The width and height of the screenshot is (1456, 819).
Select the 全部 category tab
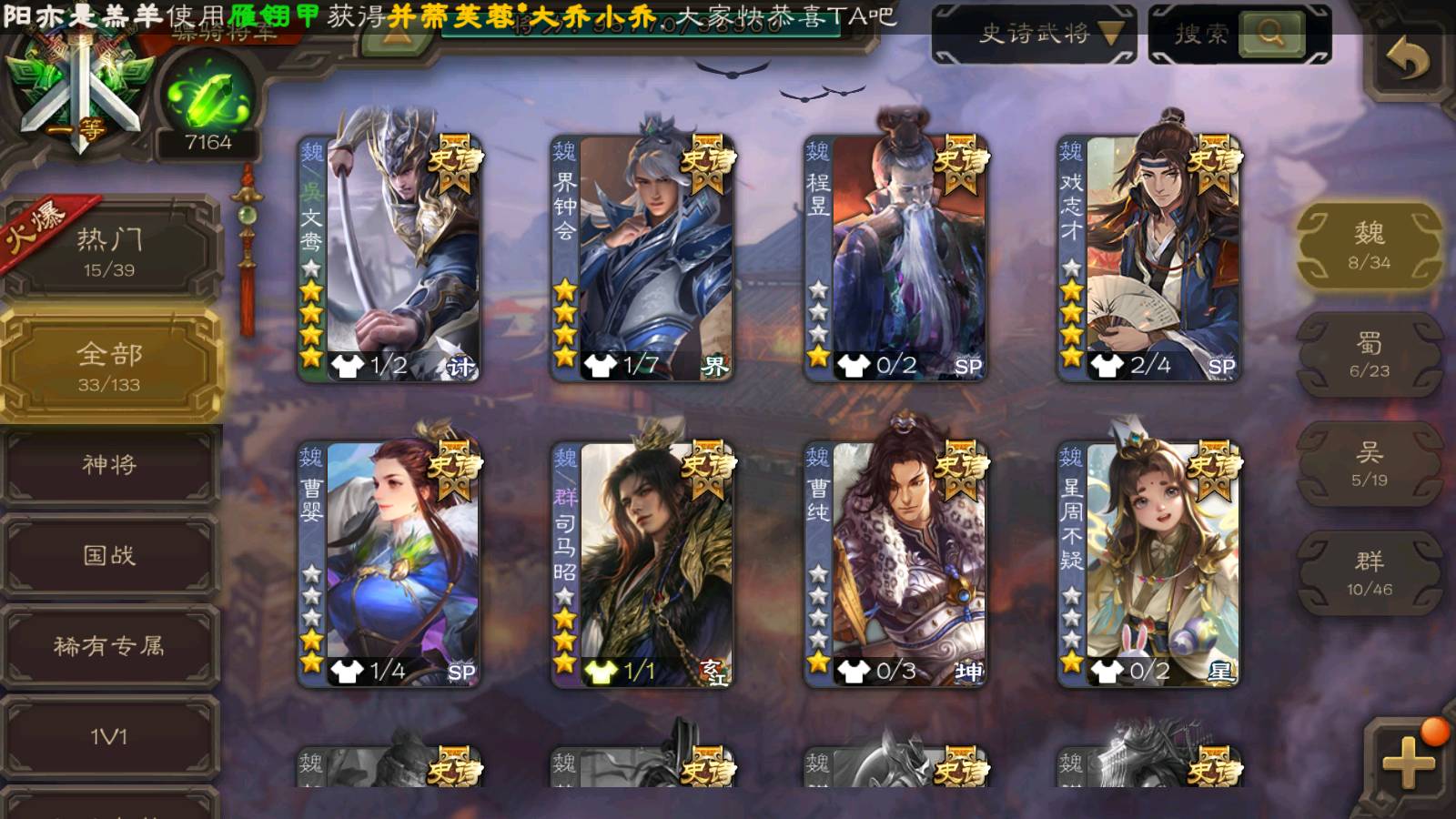click(110, 366)
